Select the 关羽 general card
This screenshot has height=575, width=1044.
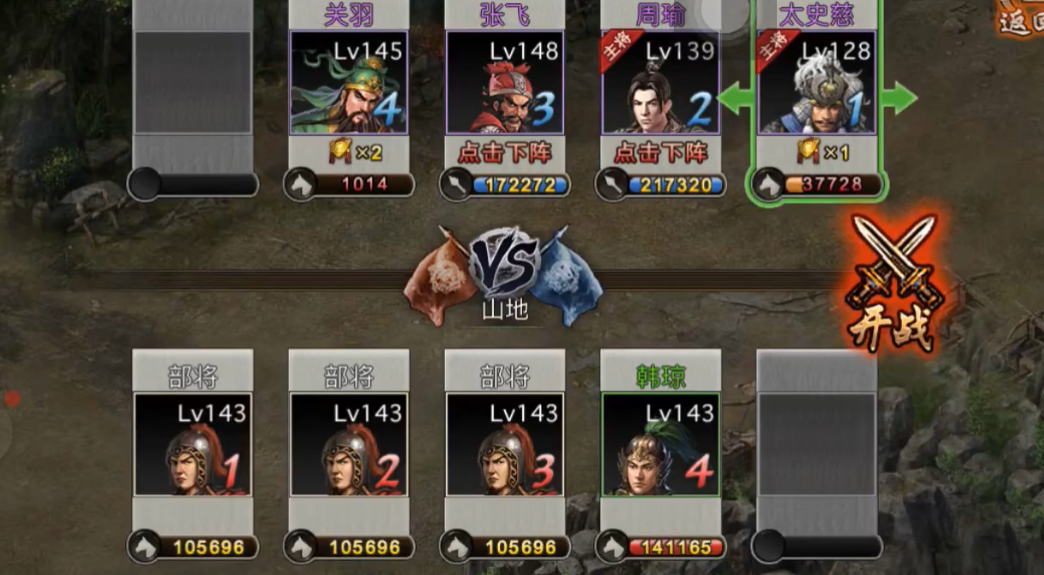click(348, 83)
